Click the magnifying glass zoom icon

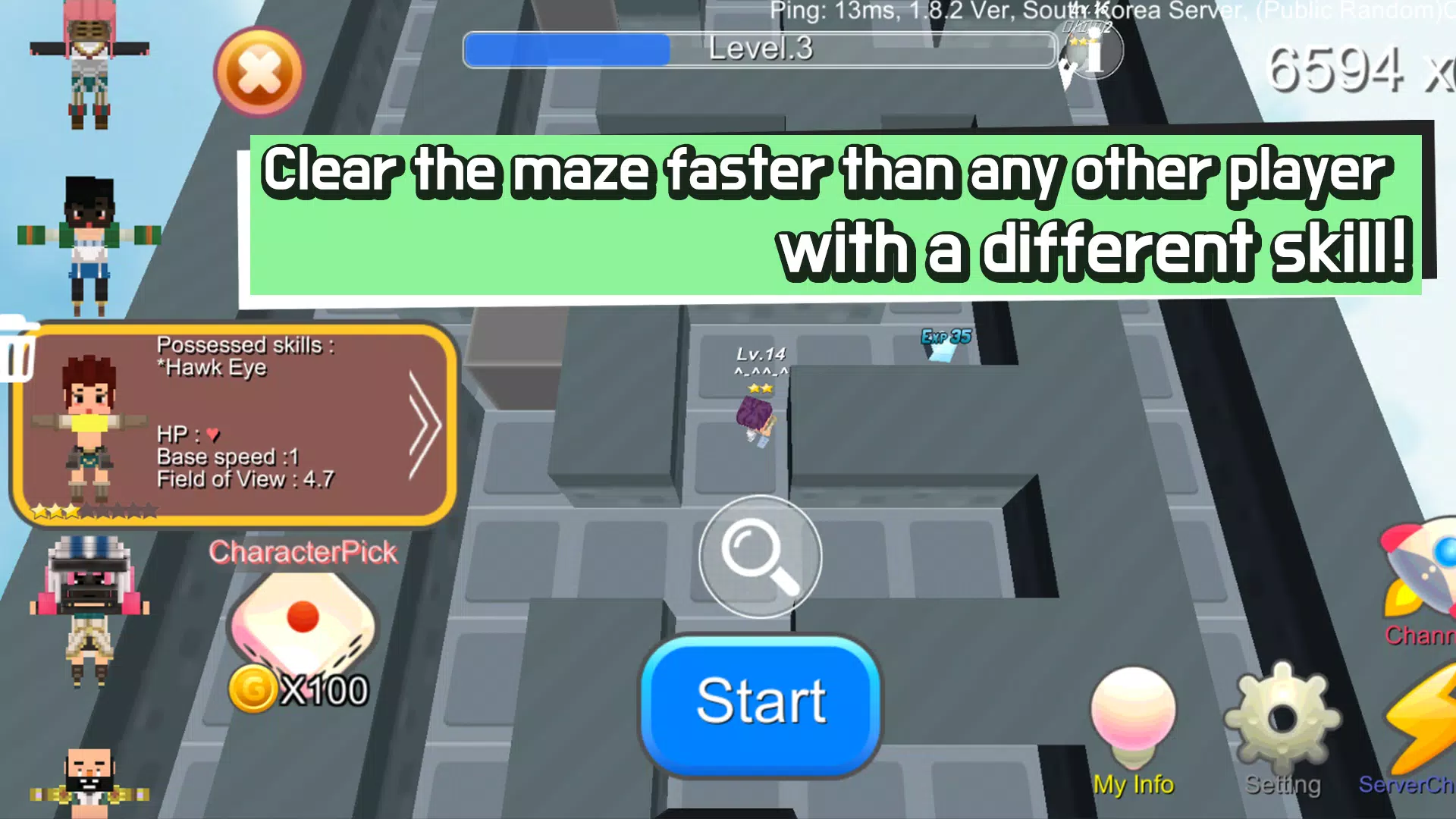(x=759, y=557)
